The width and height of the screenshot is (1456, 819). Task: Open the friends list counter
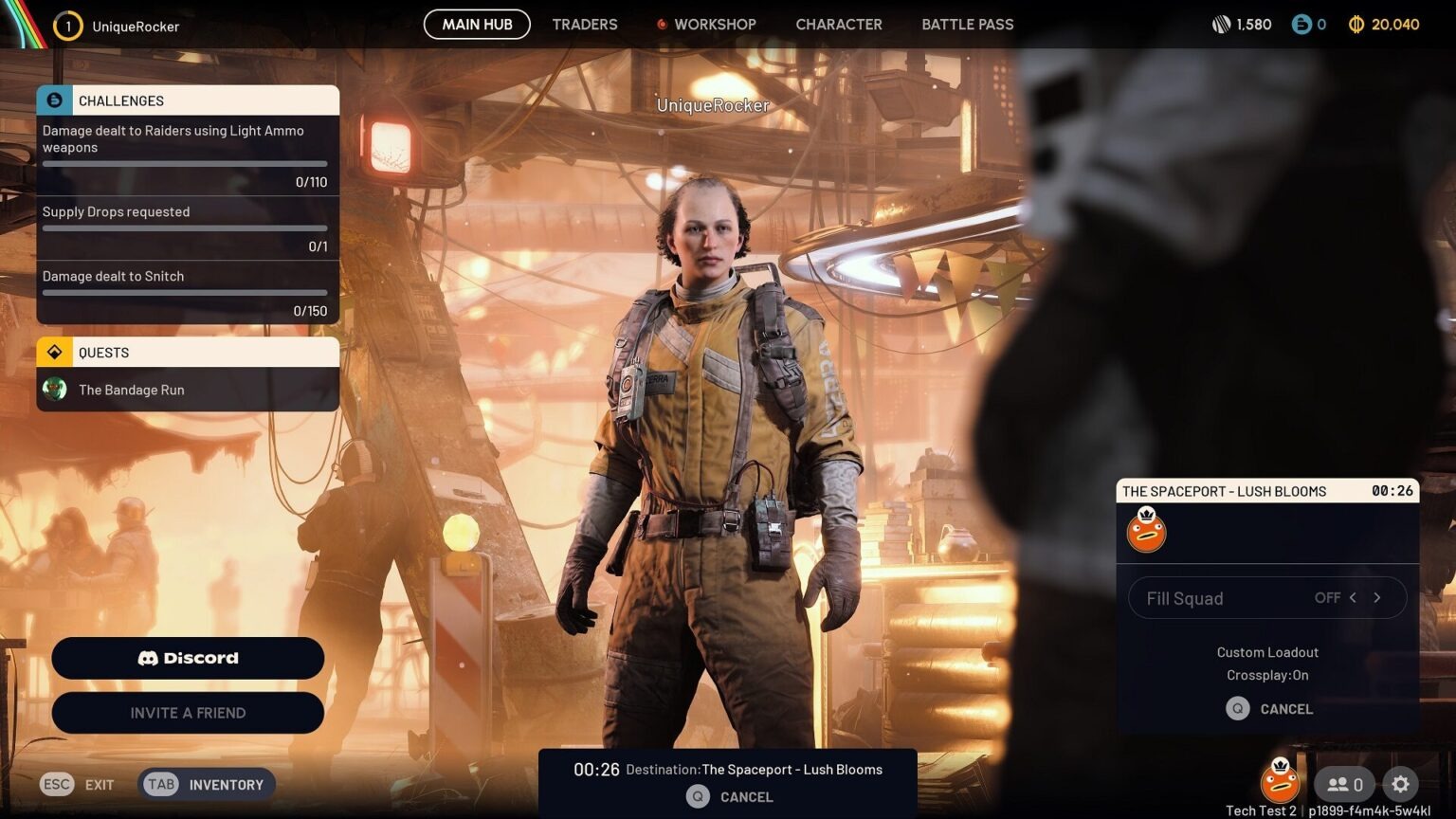click(x=1344, y=784)
